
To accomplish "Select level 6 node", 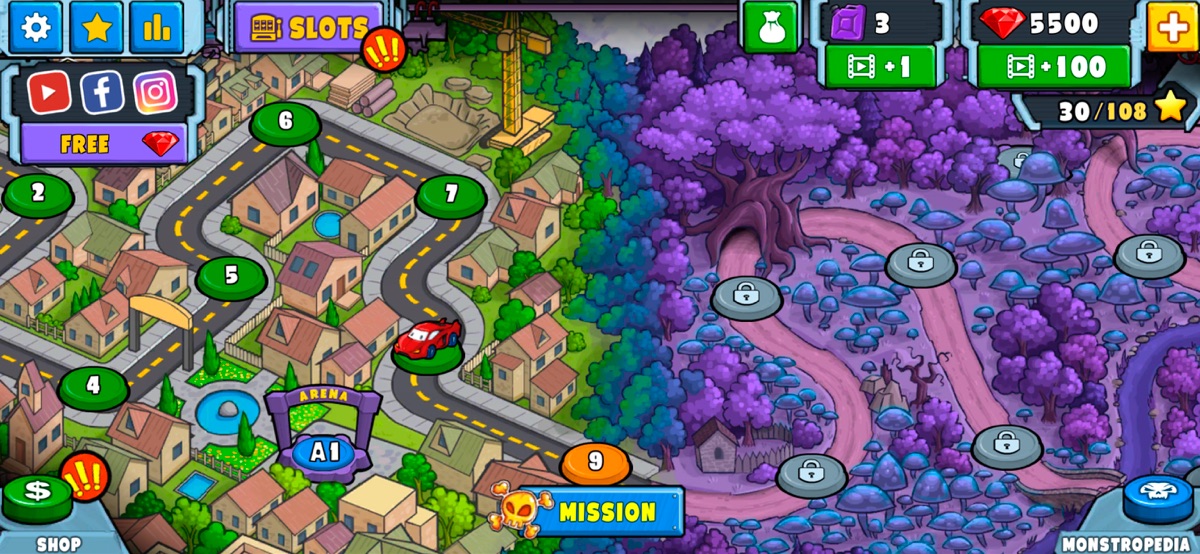I will click(x=286, y=122).
